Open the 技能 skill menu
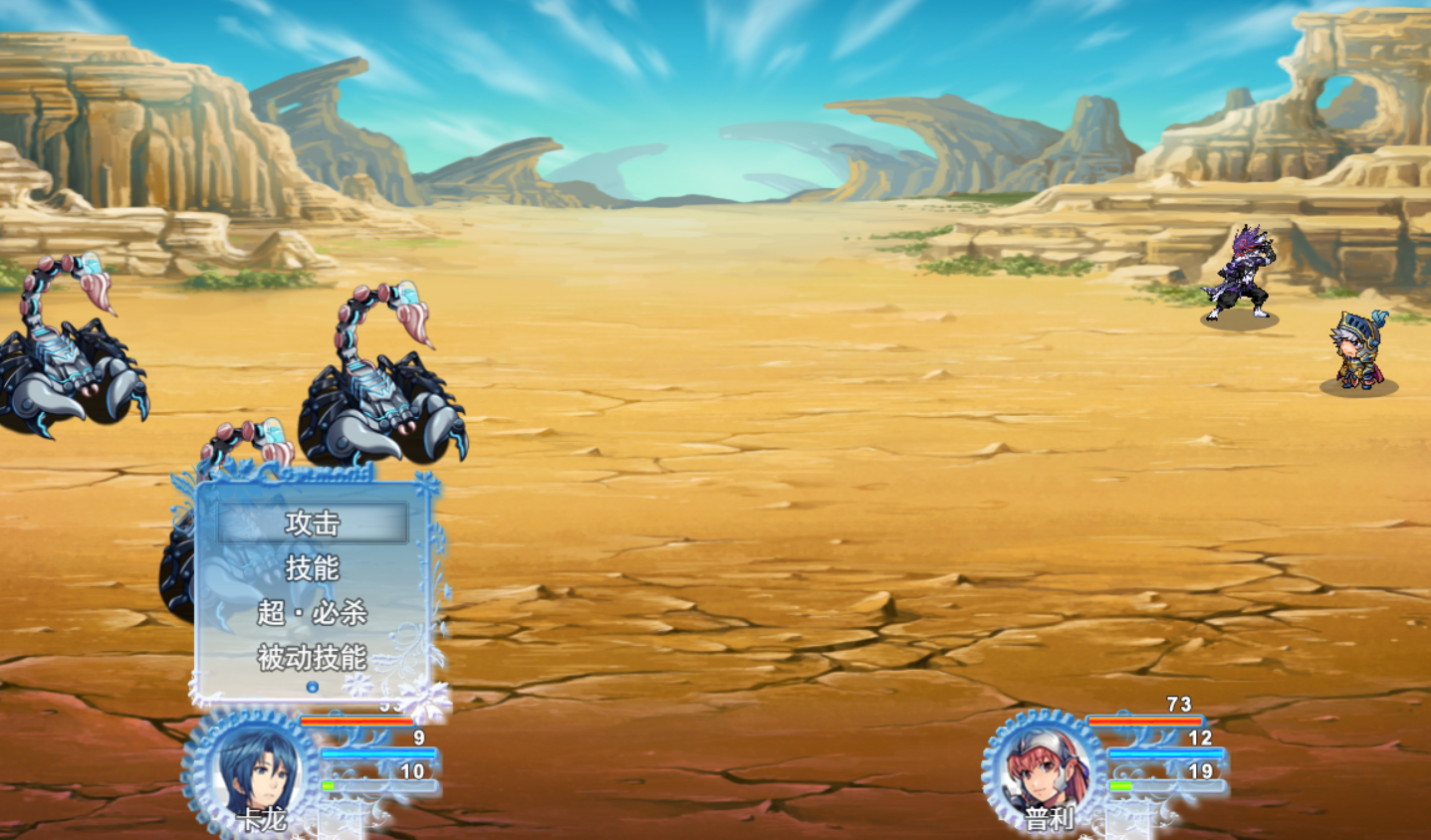The width and height of the screenshot is (1431, 840). pyautogui.click(x=313, y=568)
